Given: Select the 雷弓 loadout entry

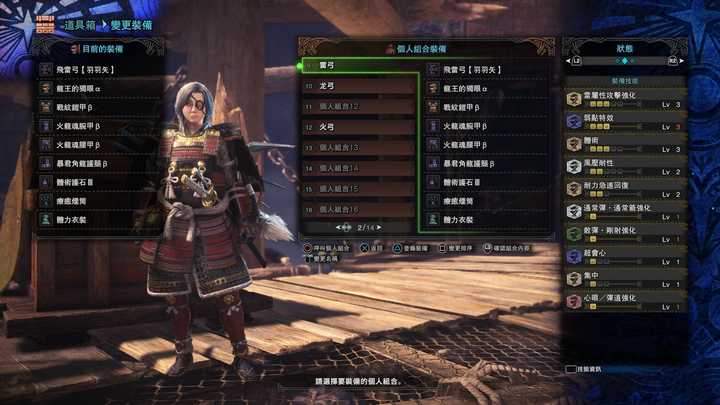Looking at the screenshot, I should [360, 67].
